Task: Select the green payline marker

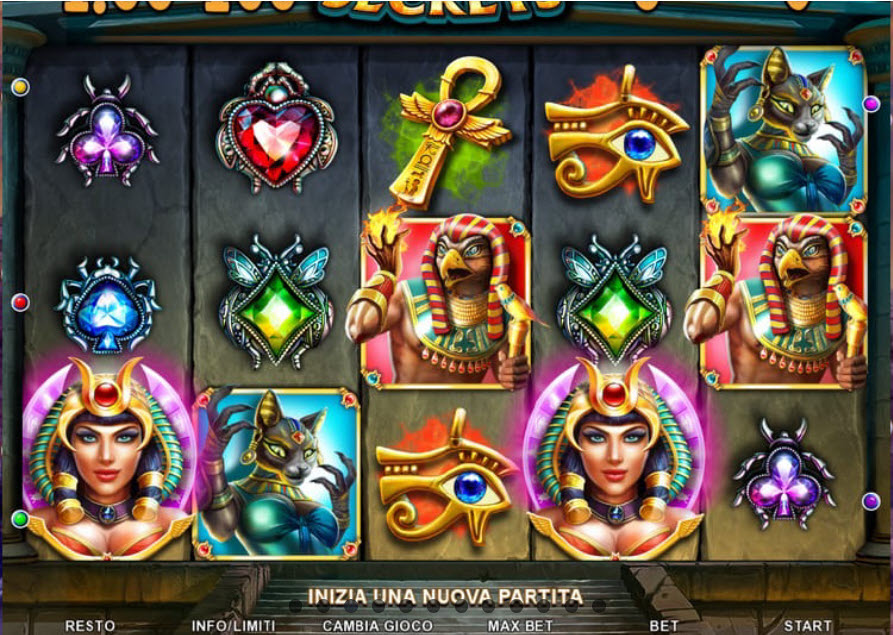Action: [x=20, y=518]
